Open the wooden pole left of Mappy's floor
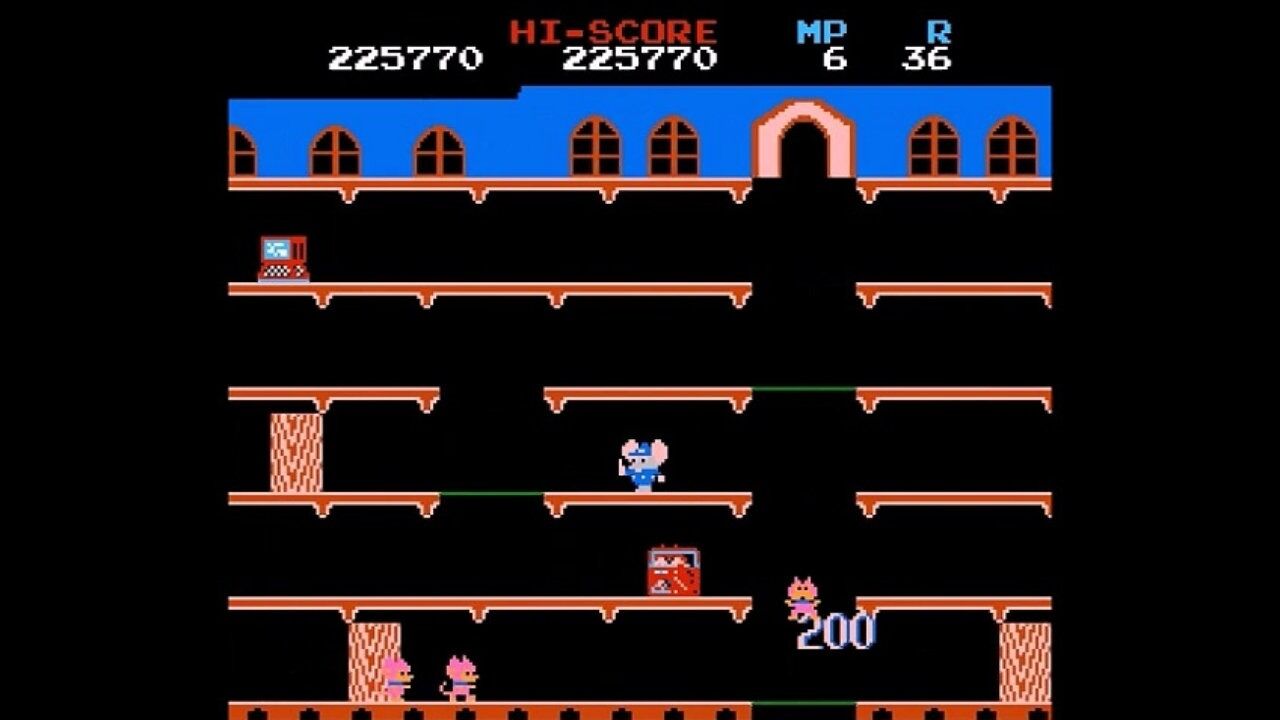1280x720 pixels. tap(293, 450)
